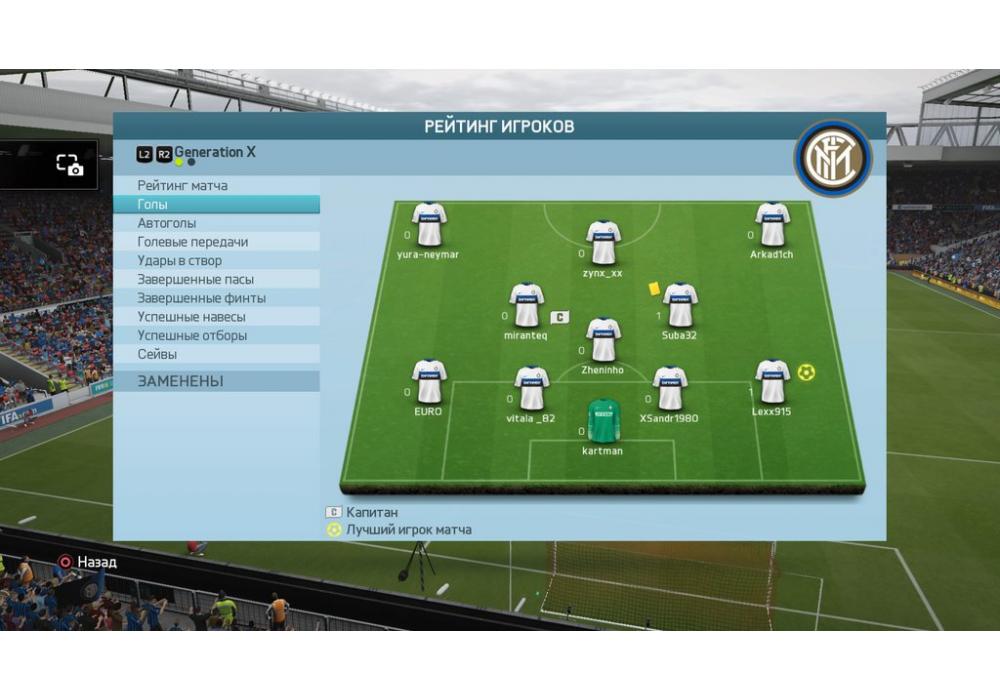Screen dimensions: 1000x700
Task: Open Успешные навесы stats
Action: (x=192, y=317)
